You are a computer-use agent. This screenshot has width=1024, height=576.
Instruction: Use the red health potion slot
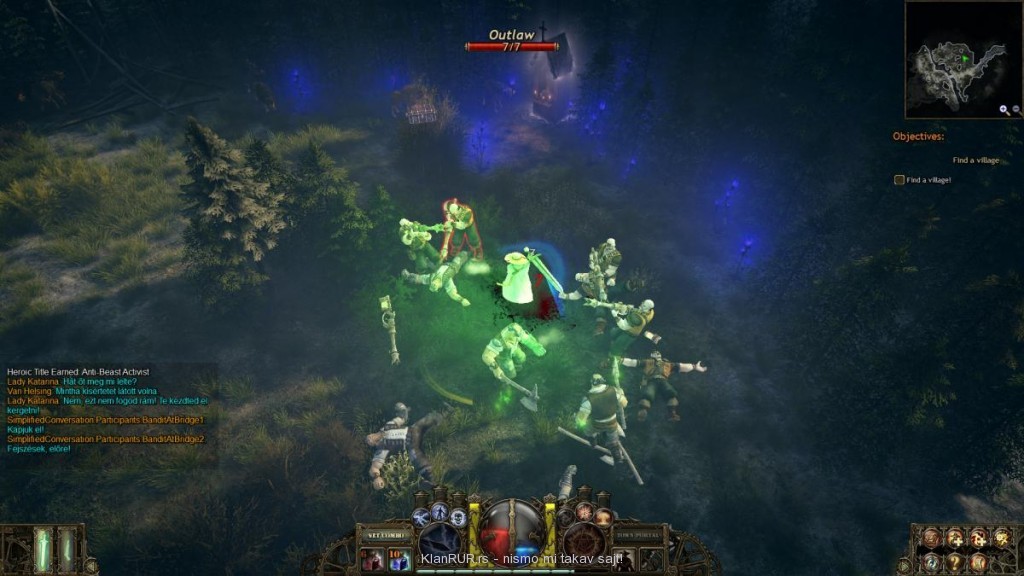click(x=374, y=560)
